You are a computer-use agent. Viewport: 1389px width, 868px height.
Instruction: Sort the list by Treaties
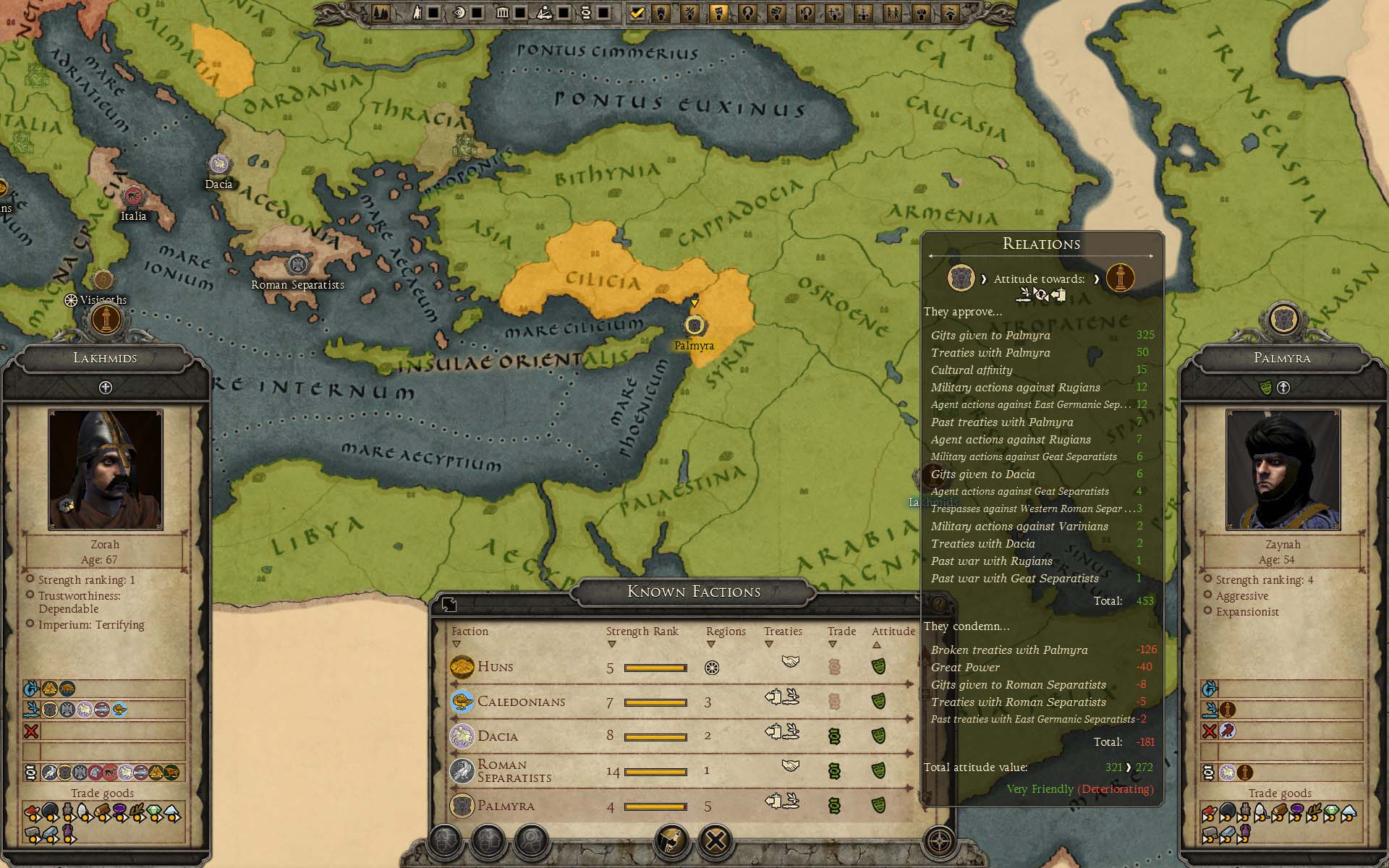pyautogui.click(x=783, y=631)
